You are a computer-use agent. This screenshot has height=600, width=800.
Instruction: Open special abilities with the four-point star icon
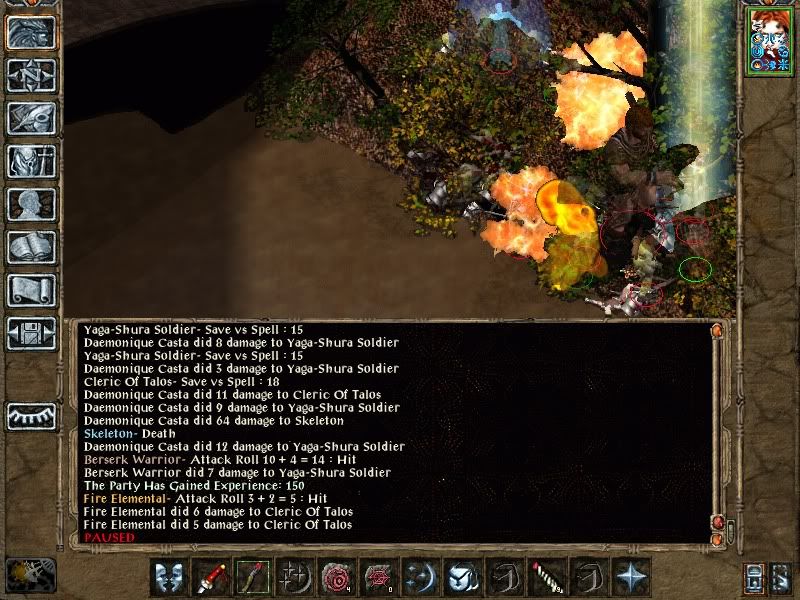point(631,577)
